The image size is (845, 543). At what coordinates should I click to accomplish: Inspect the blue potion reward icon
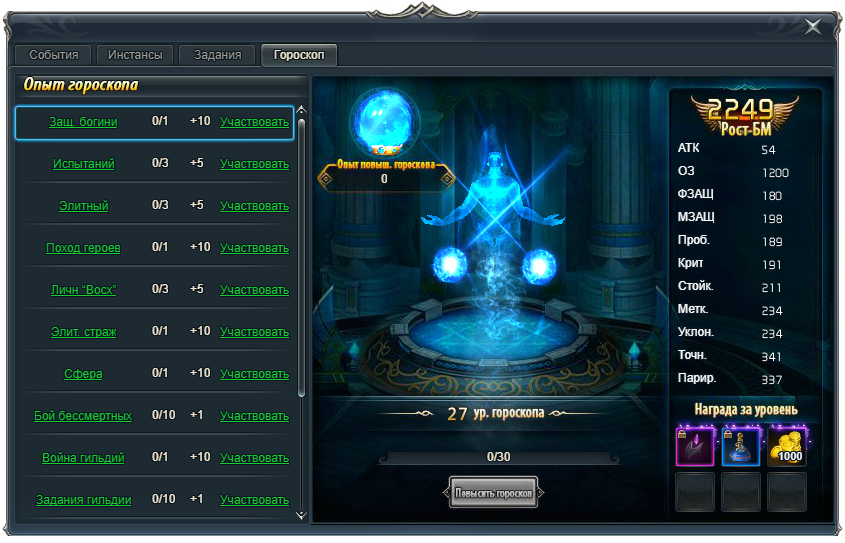click(x=741, y=446)
